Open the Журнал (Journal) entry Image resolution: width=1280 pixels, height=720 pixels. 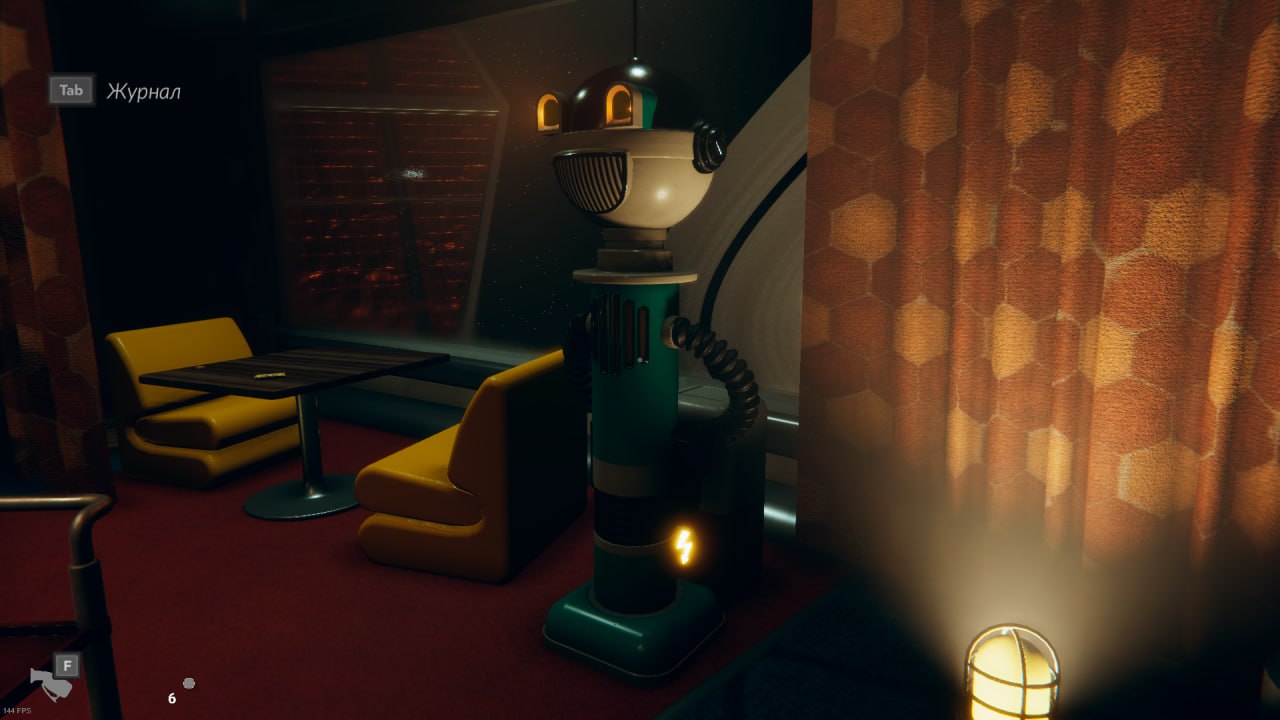coord(144,91)
